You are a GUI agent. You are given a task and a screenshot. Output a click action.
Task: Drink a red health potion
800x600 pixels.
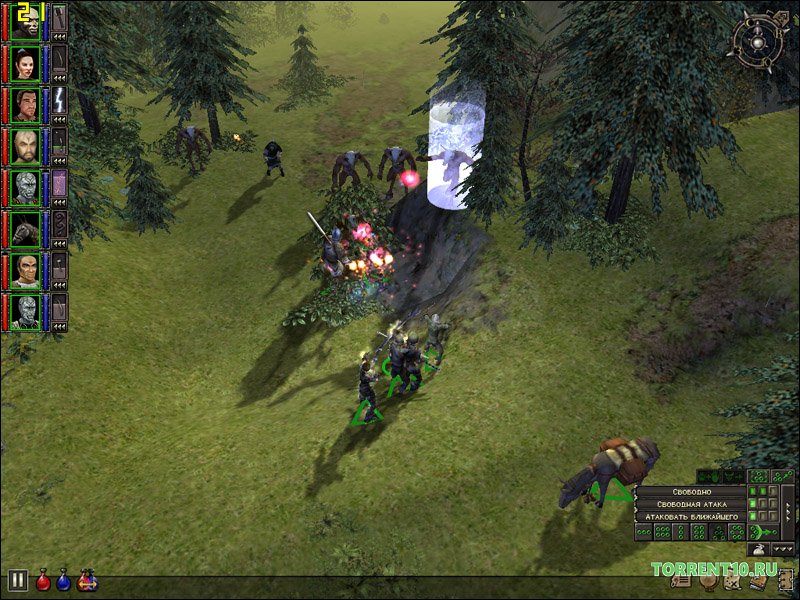tap(43, 580)
